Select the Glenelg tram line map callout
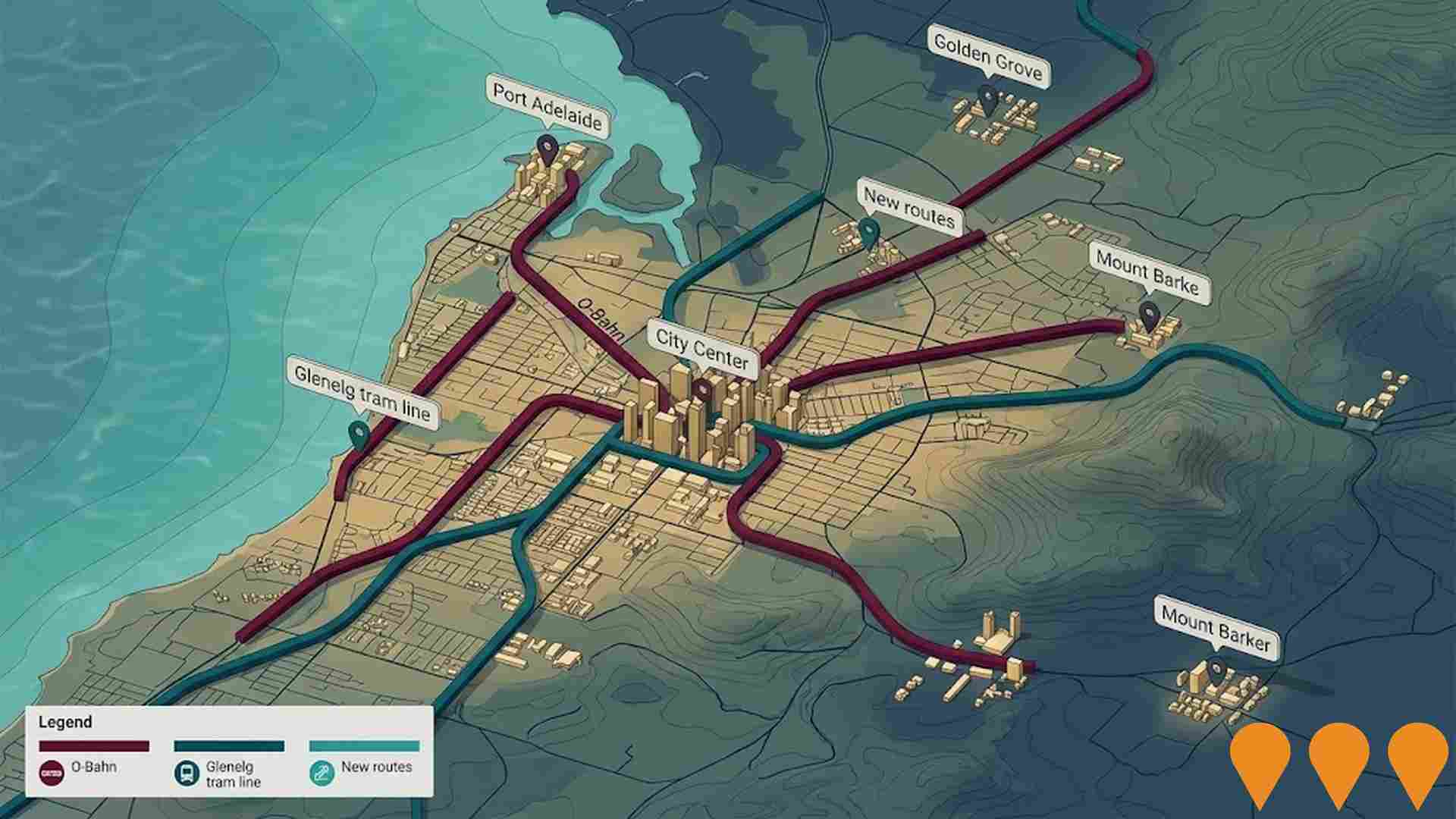This screenshot has height=819, width=1456. [x=362, y=393]
